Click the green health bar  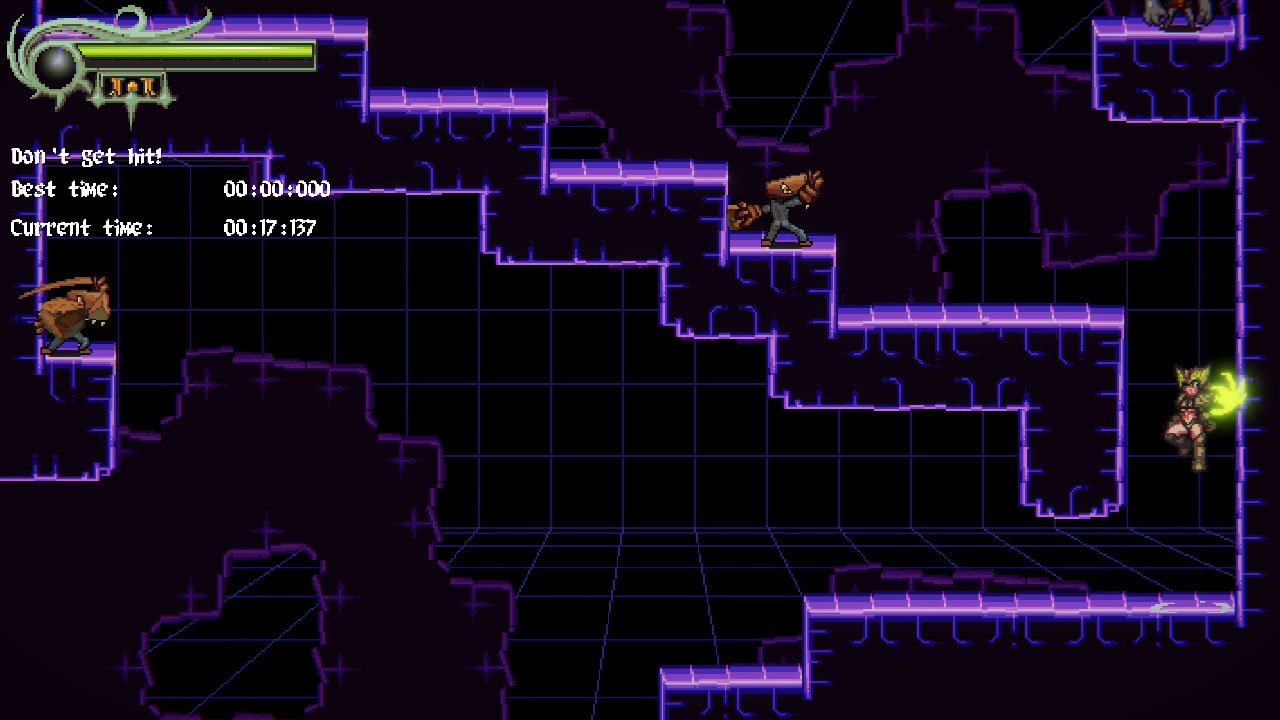[x=200, y=50]
